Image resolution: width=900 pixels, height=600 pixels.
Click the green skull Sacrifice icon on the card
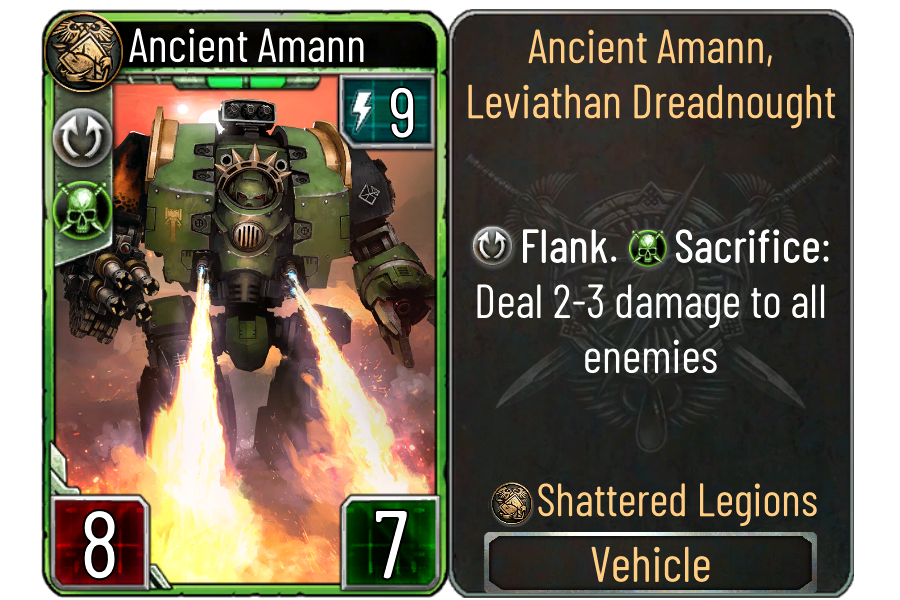(78, 204)
